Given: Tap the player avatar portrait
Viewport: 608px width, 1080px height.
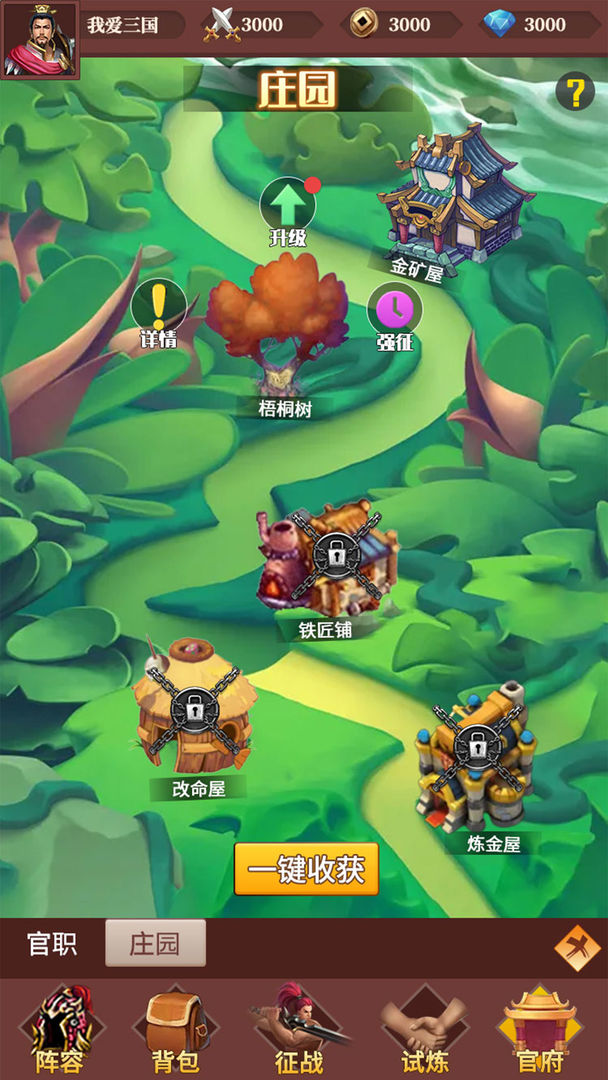Looking at the screenshot, I should 40,40.
